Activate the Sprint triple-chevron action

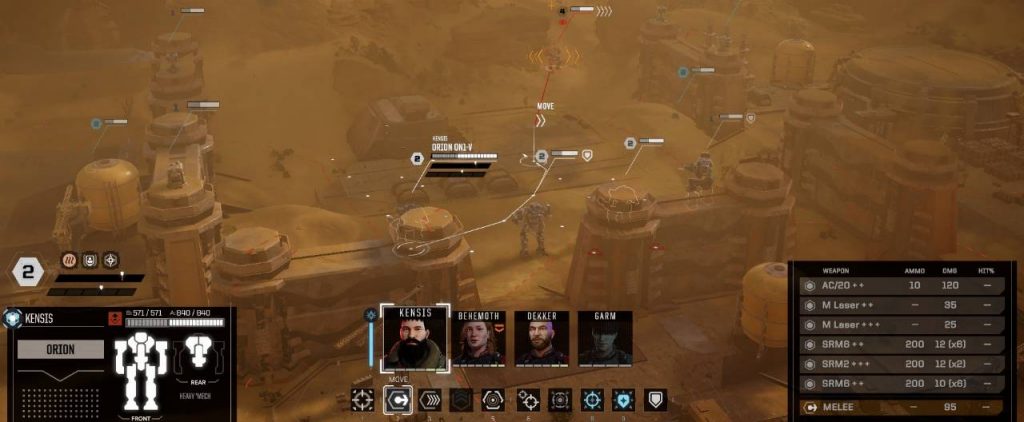428,400
